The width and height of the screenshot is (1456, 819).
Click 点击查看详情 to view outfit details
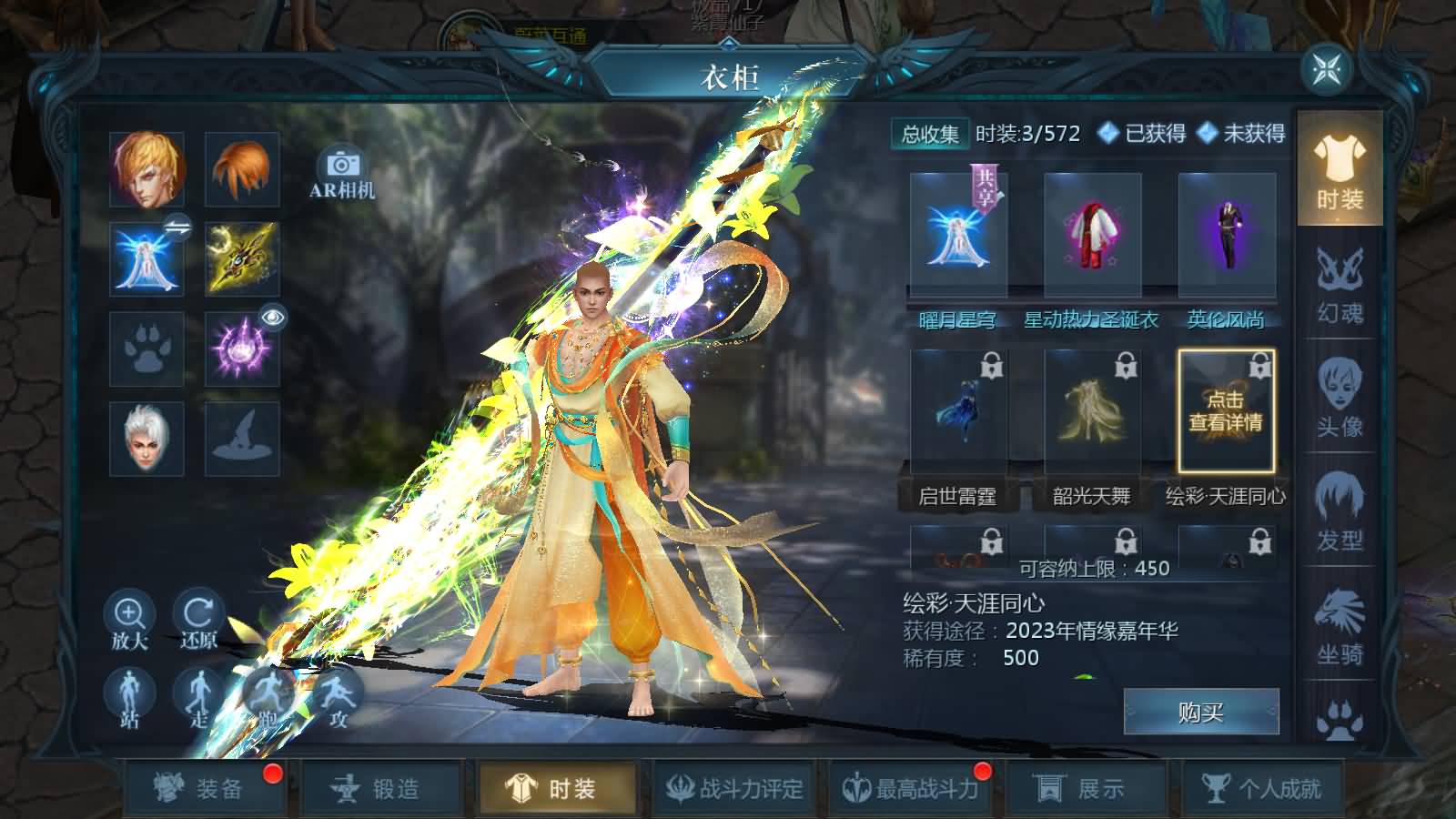pos(1226,409)
